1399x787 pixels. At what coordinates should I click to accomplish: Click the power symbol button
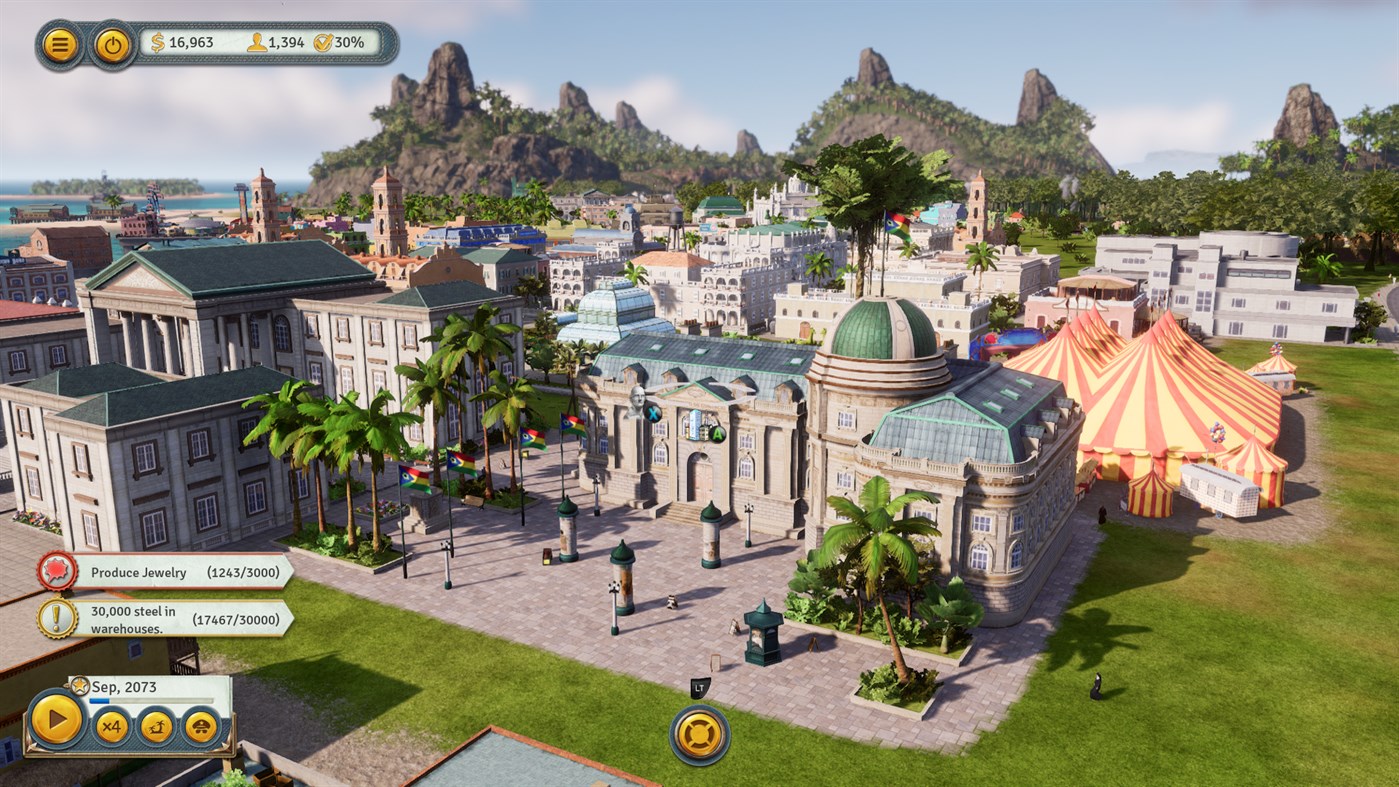pyautogui.click(x=113, y=45)
